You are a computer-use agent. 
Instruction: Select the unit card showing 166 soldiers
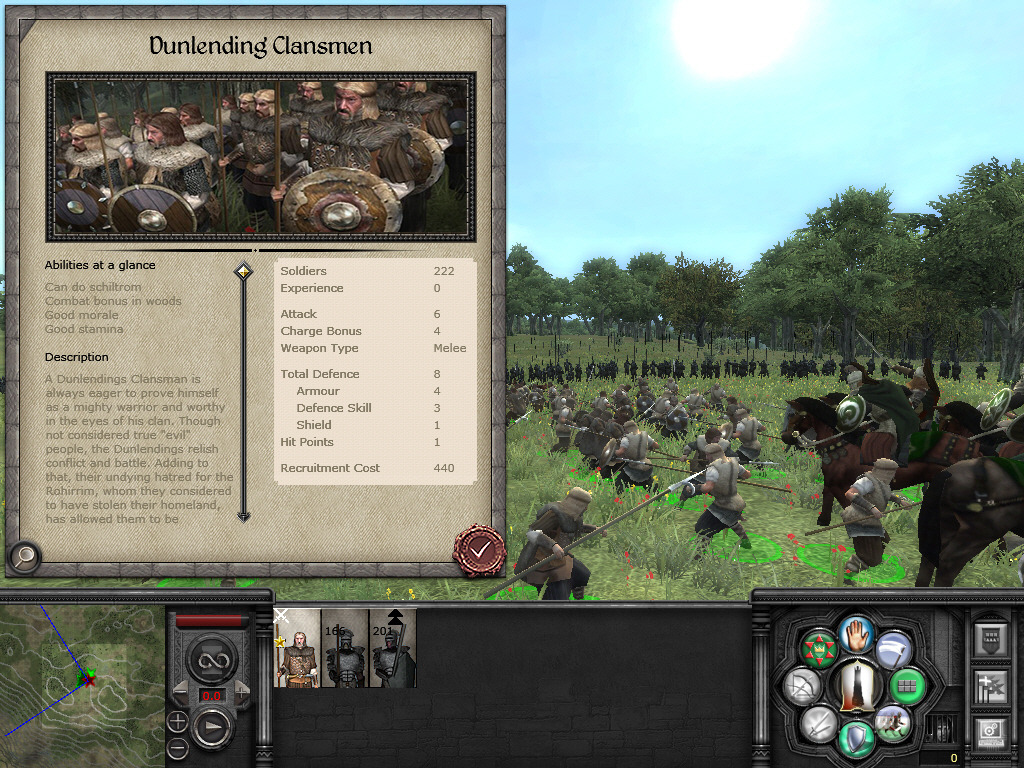[345, 648]
